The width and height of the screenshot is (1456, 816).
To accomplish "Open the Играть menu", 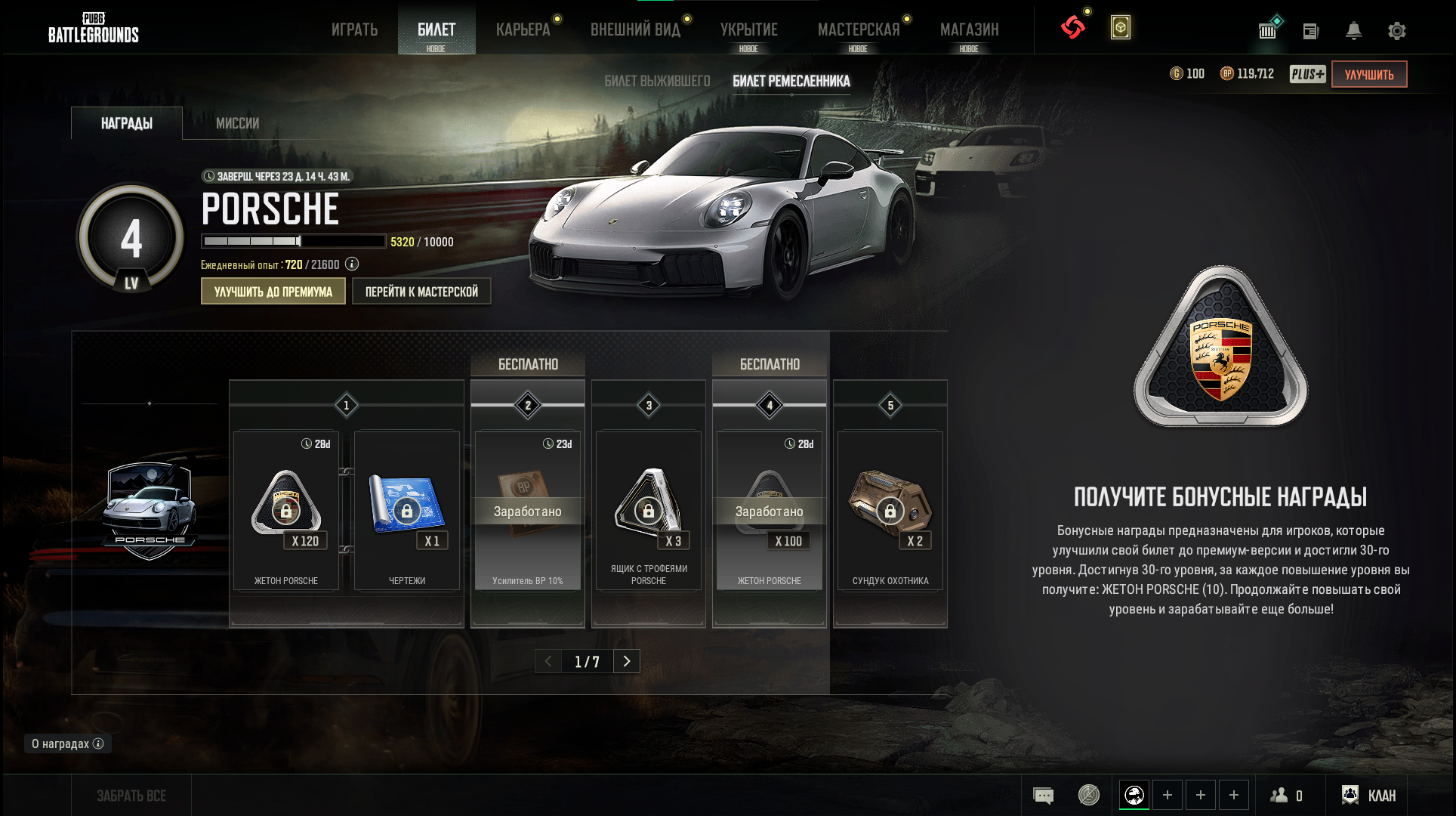I will [x=354, y=29].
